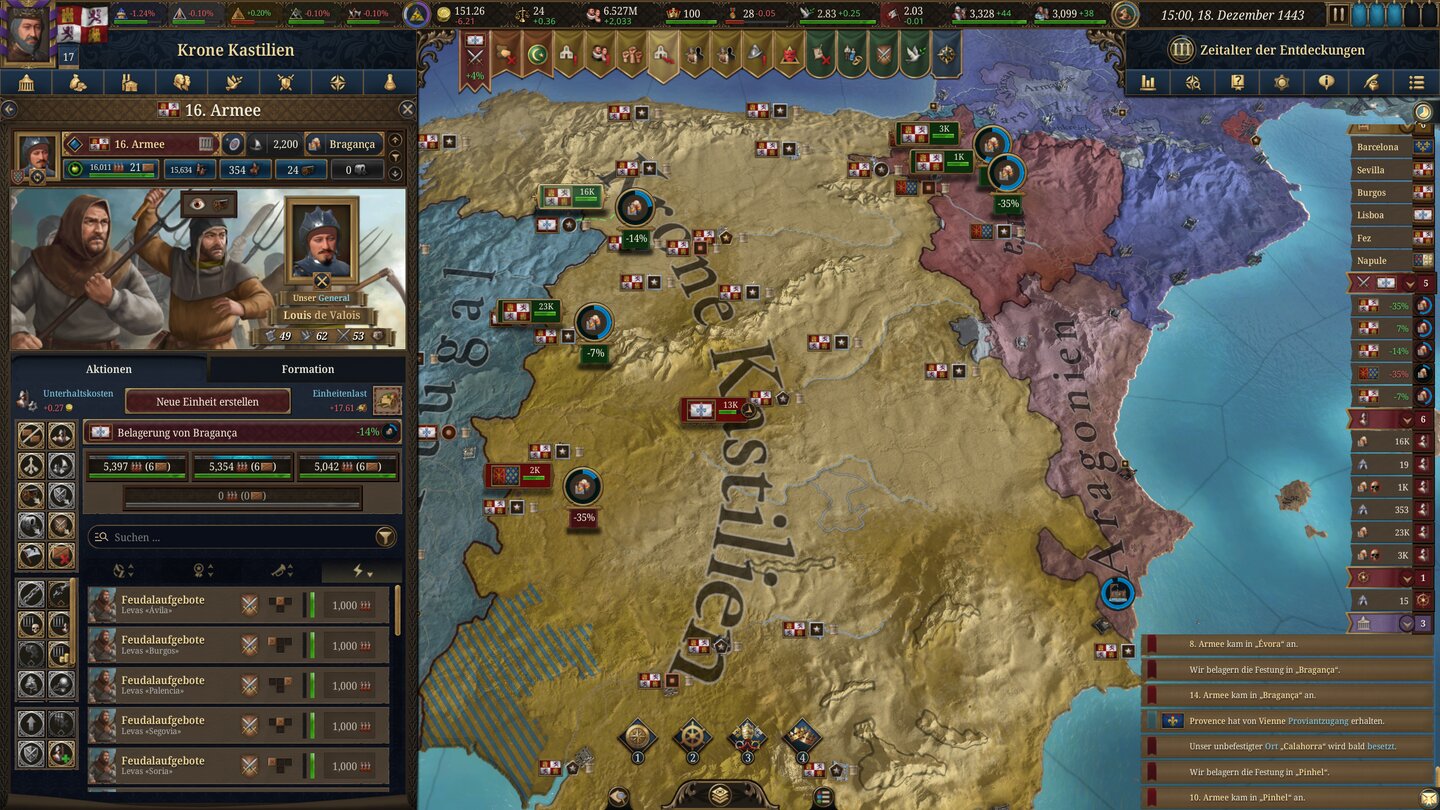Switch to the Formation tab
Image resolution: width=1440 pixels, height=810 pixels.
tap(307, 368)
